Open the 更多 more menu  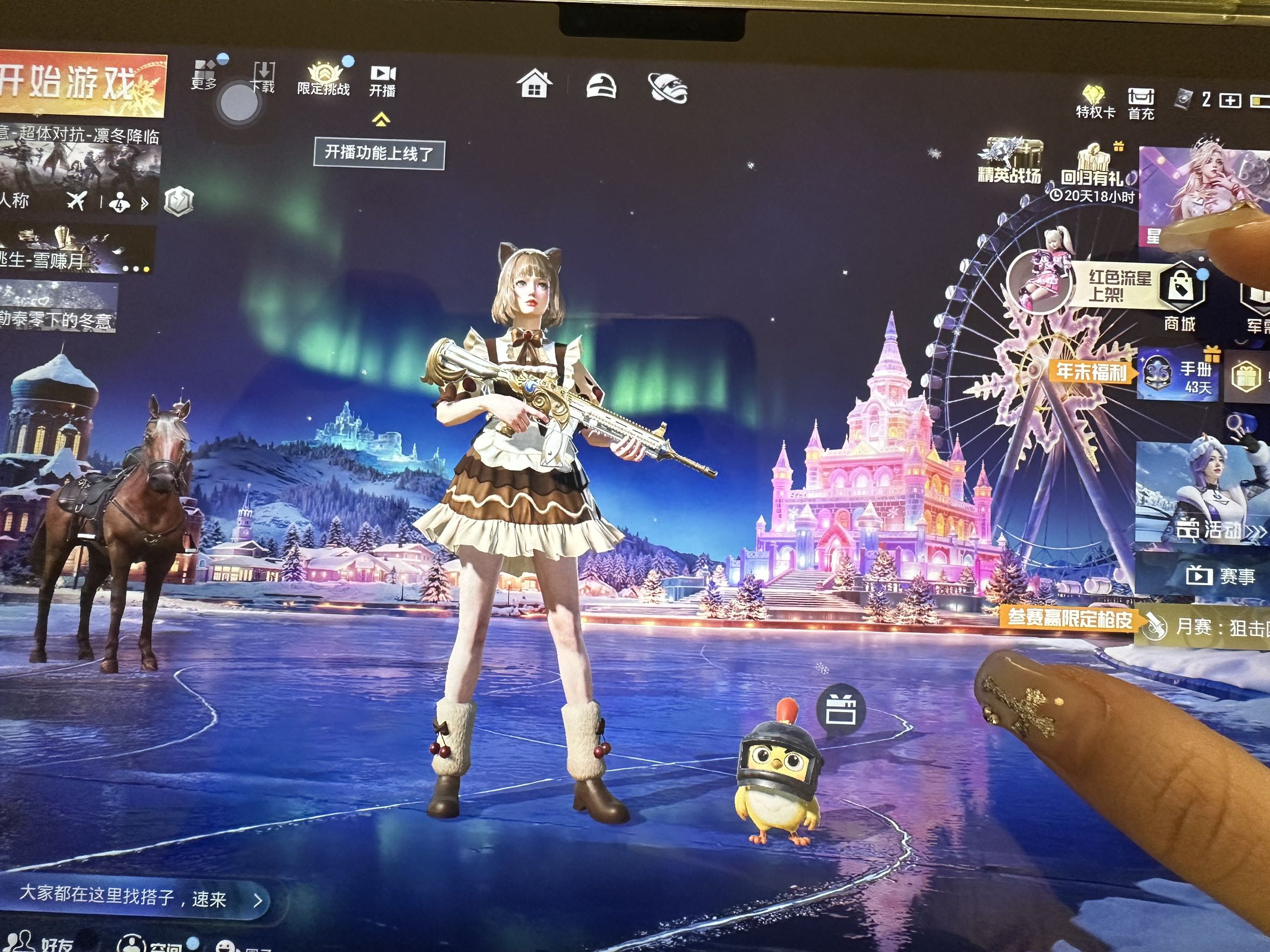click(x=204, y=76)
